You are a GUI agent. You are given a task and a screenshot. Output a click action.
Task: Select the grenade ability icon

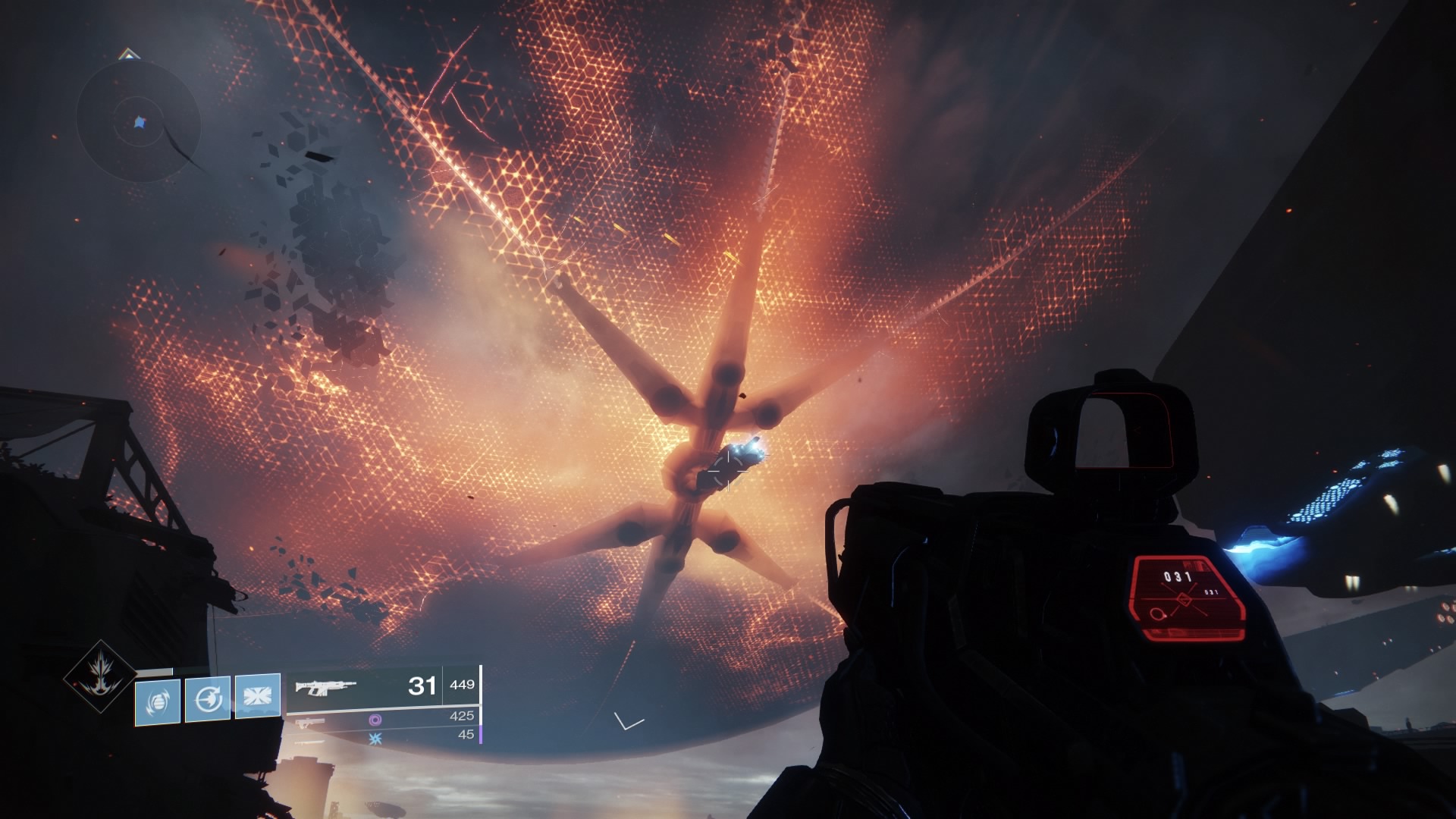click(x=158, y=700)
